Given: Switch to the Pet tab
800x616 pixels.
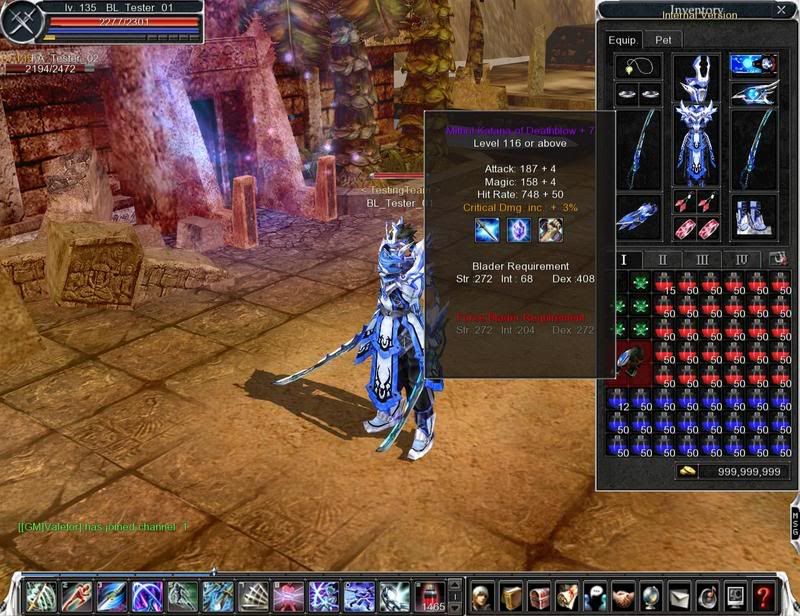Looking at the screenshot, I should click(663, 40).
